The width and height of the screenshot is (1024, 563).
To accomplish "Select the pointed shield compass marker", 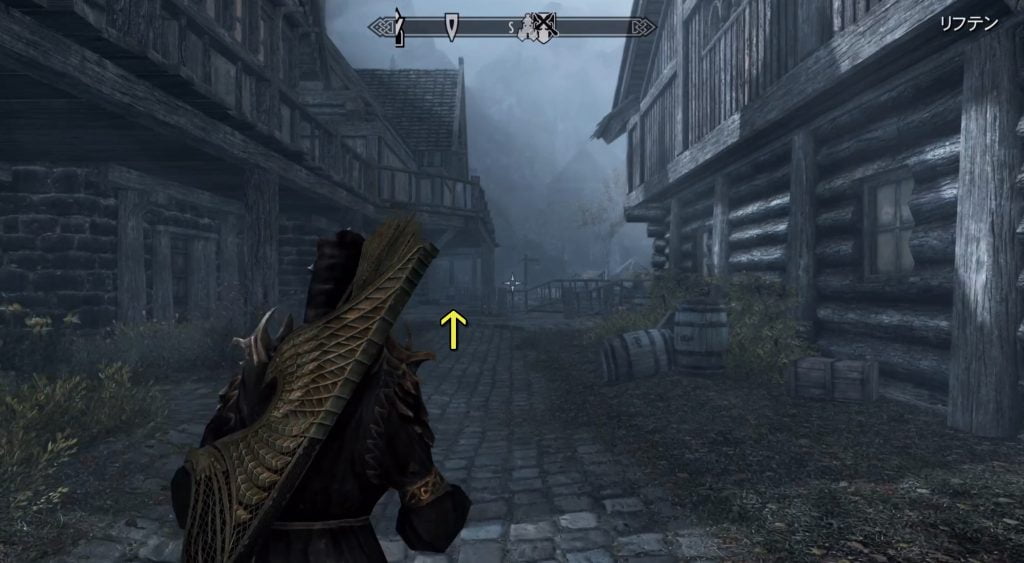I will pos(452,26).
